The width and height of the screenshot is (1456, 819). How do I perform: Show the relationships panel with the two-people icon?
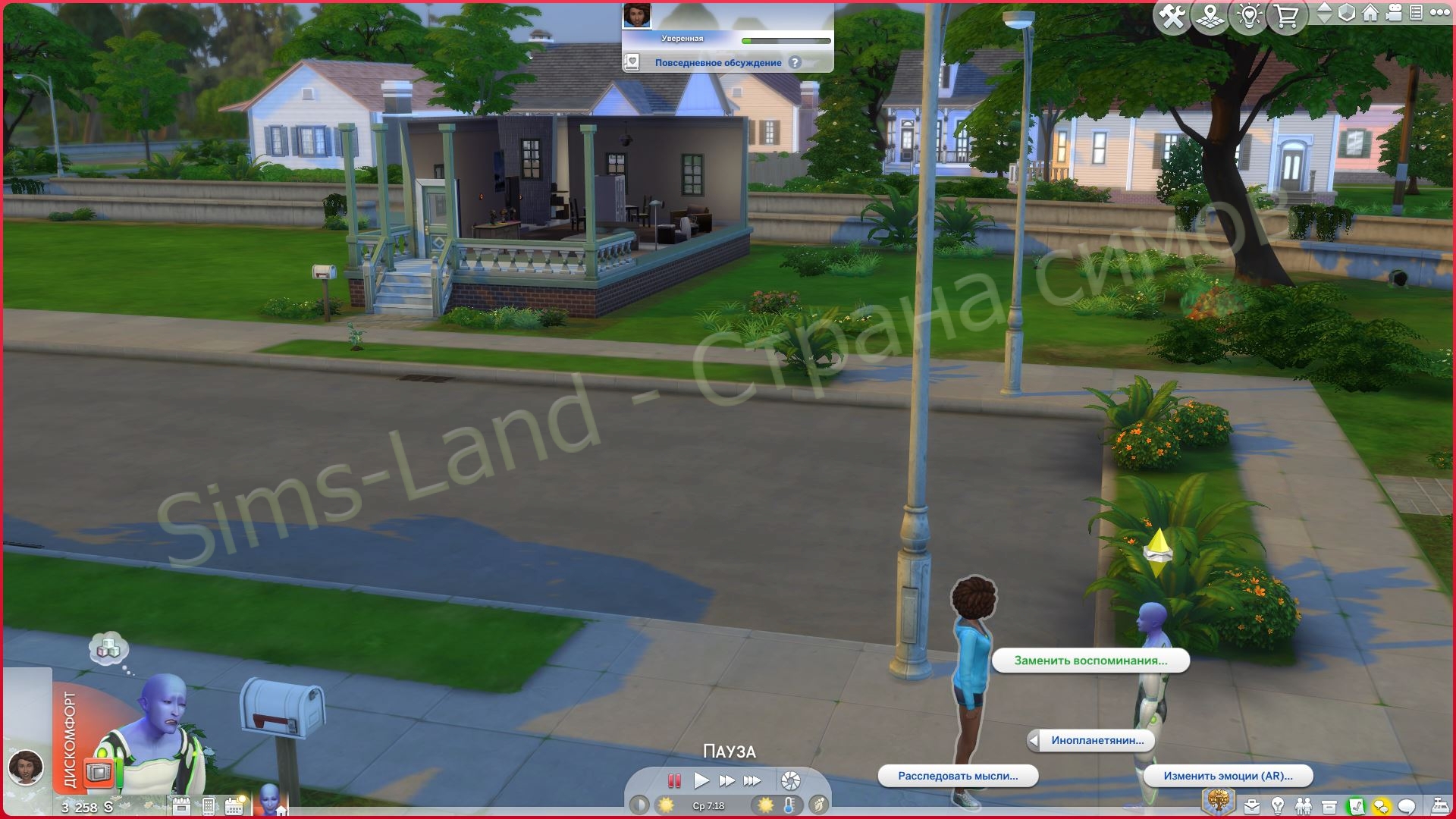1304,806
